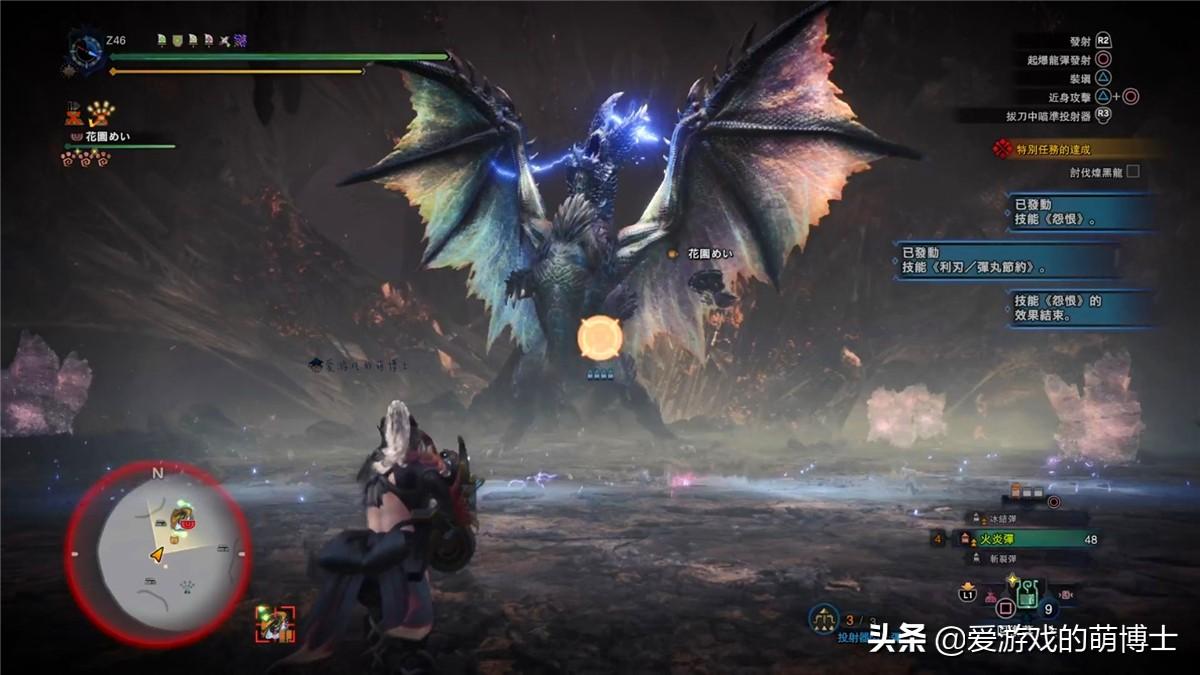Click the yellow shield defense buff icon
This screenshot has width=1200, height=675.
[x=176, y=40]
